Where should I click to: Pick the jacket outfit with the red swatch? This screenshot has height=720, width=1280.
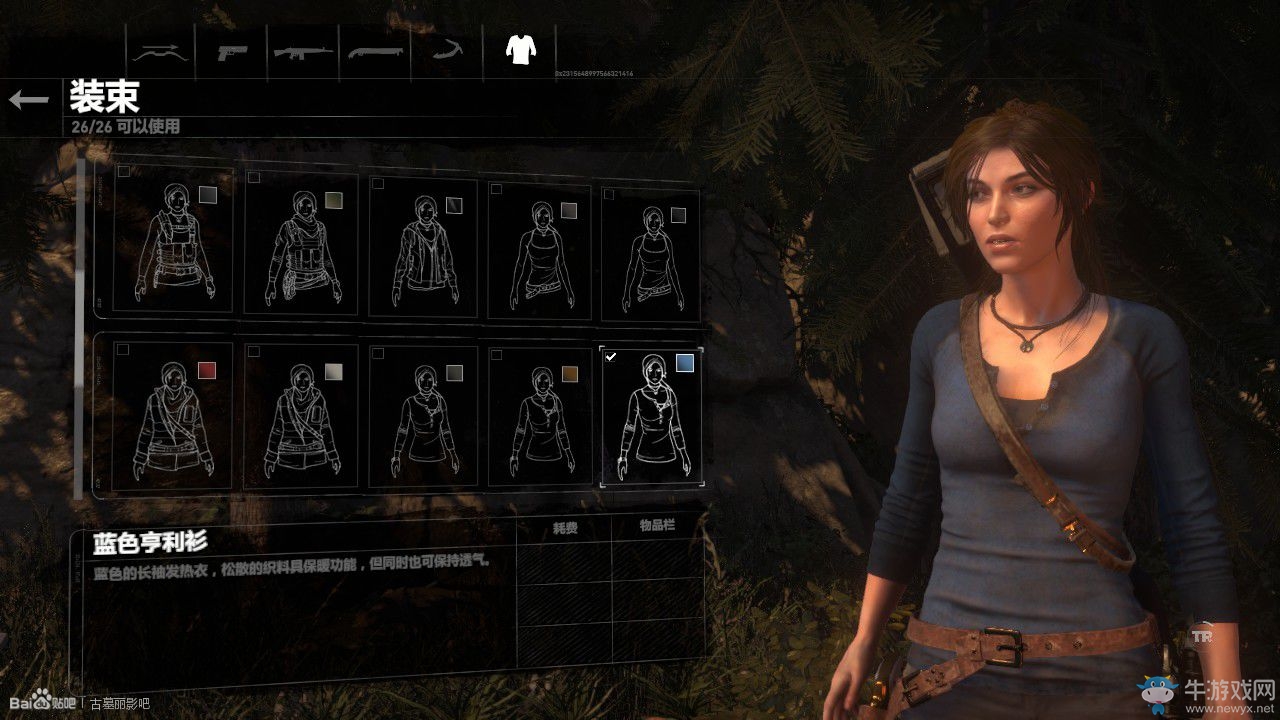click(172, 416)
